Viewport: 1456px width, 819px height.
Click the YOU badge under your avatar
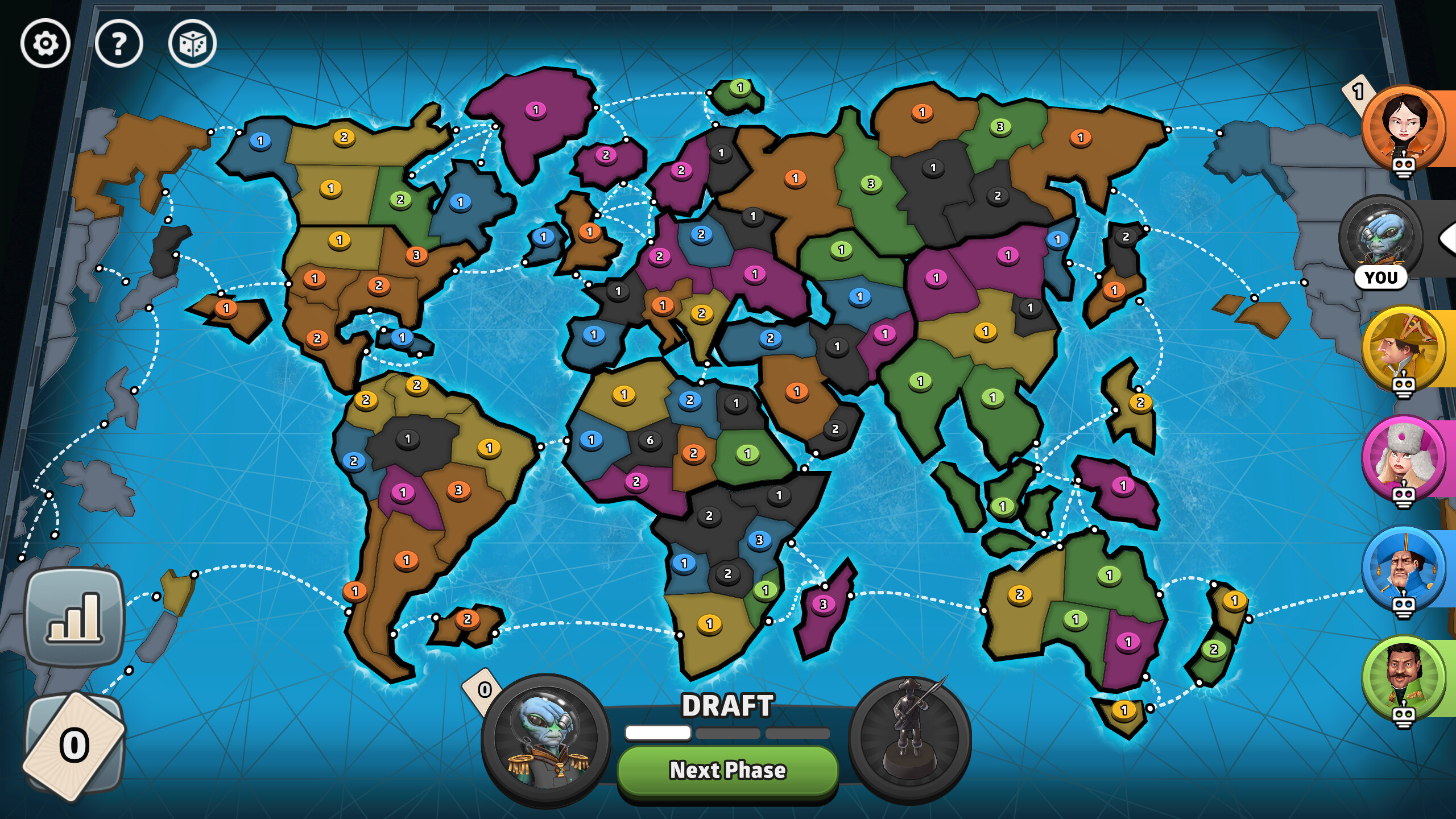1381,278
